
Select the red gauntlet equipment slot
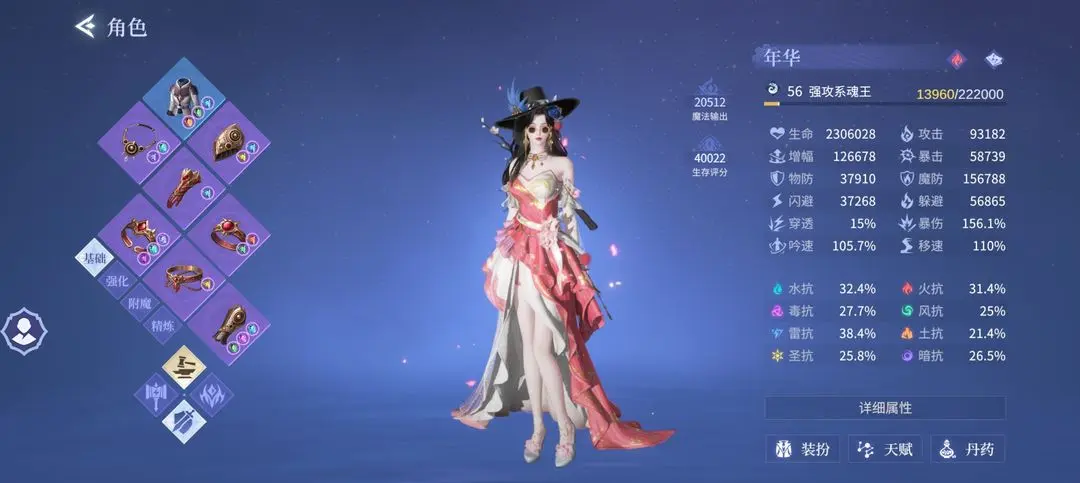182,188
